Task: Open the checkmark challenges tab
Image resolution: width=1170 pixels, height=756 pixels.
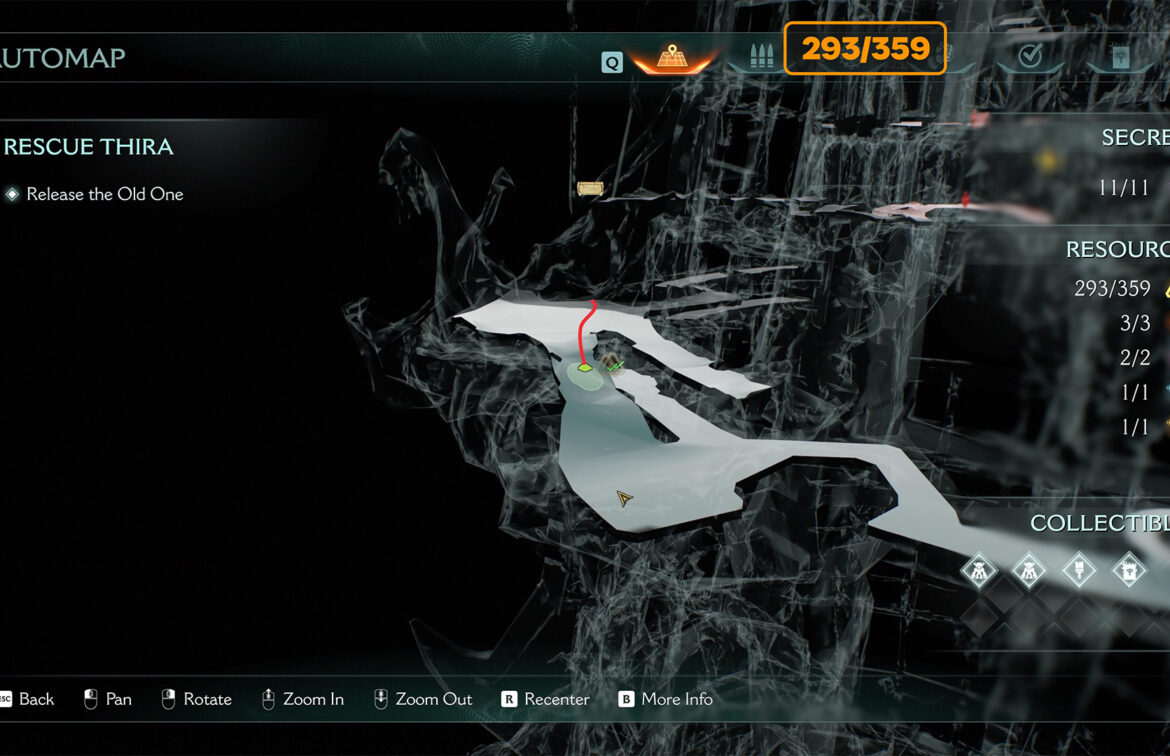Action: point(1029,57)
